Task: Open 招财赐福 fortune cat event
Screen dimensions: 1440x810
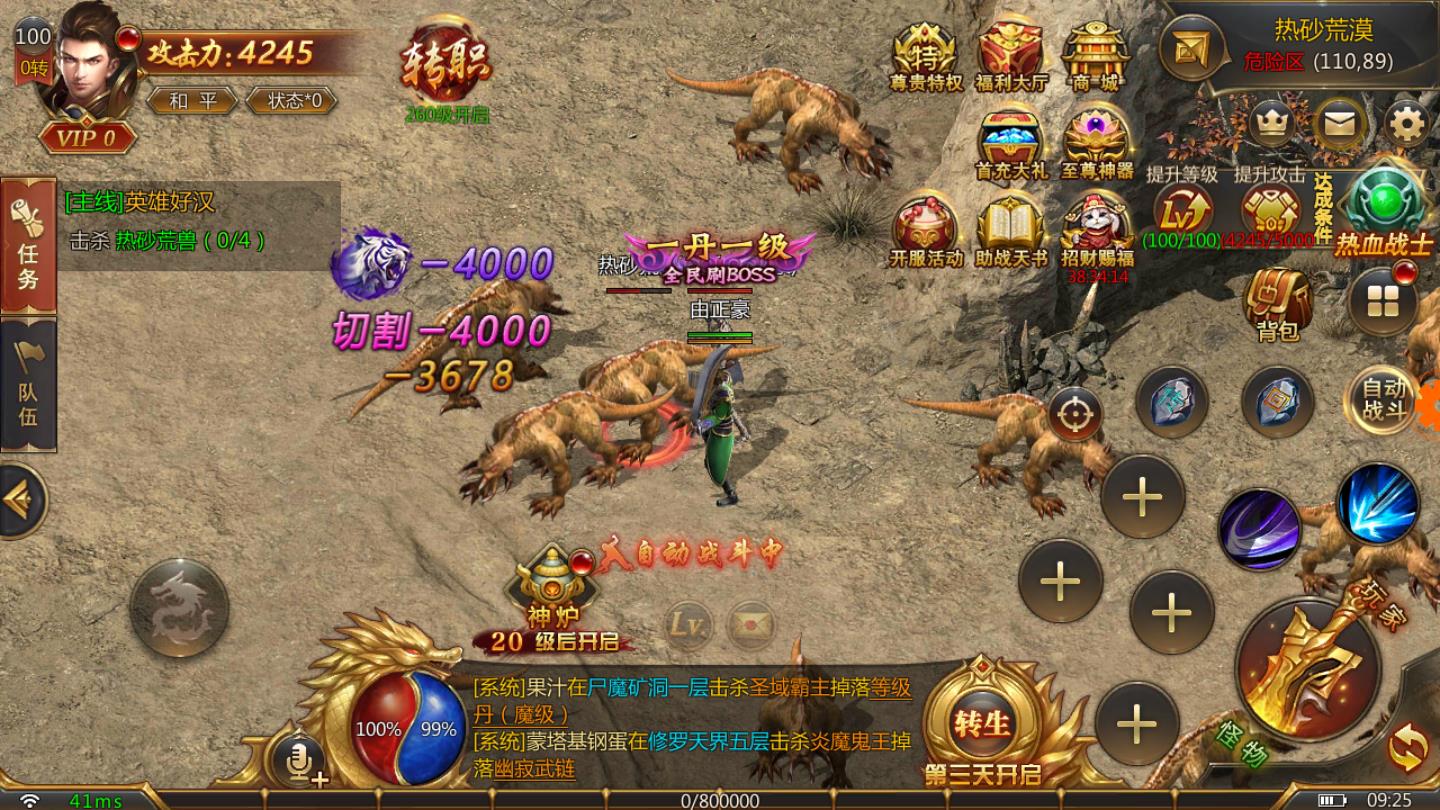Action: (1096, 230)
